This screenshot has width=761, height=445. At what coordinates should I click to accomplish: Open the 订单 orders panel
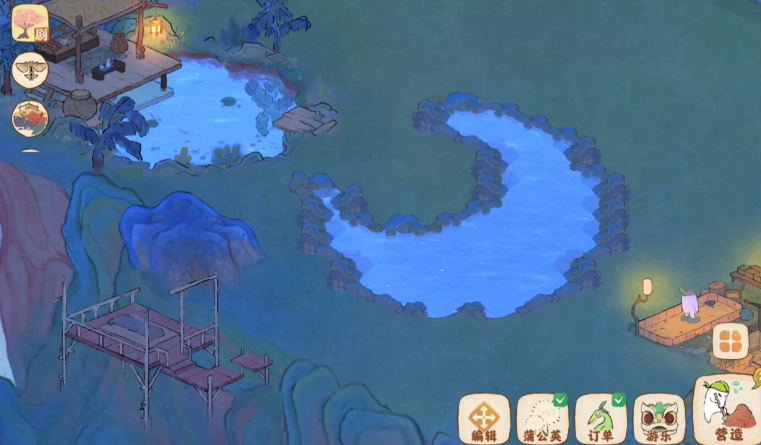[x=601, y=419]
